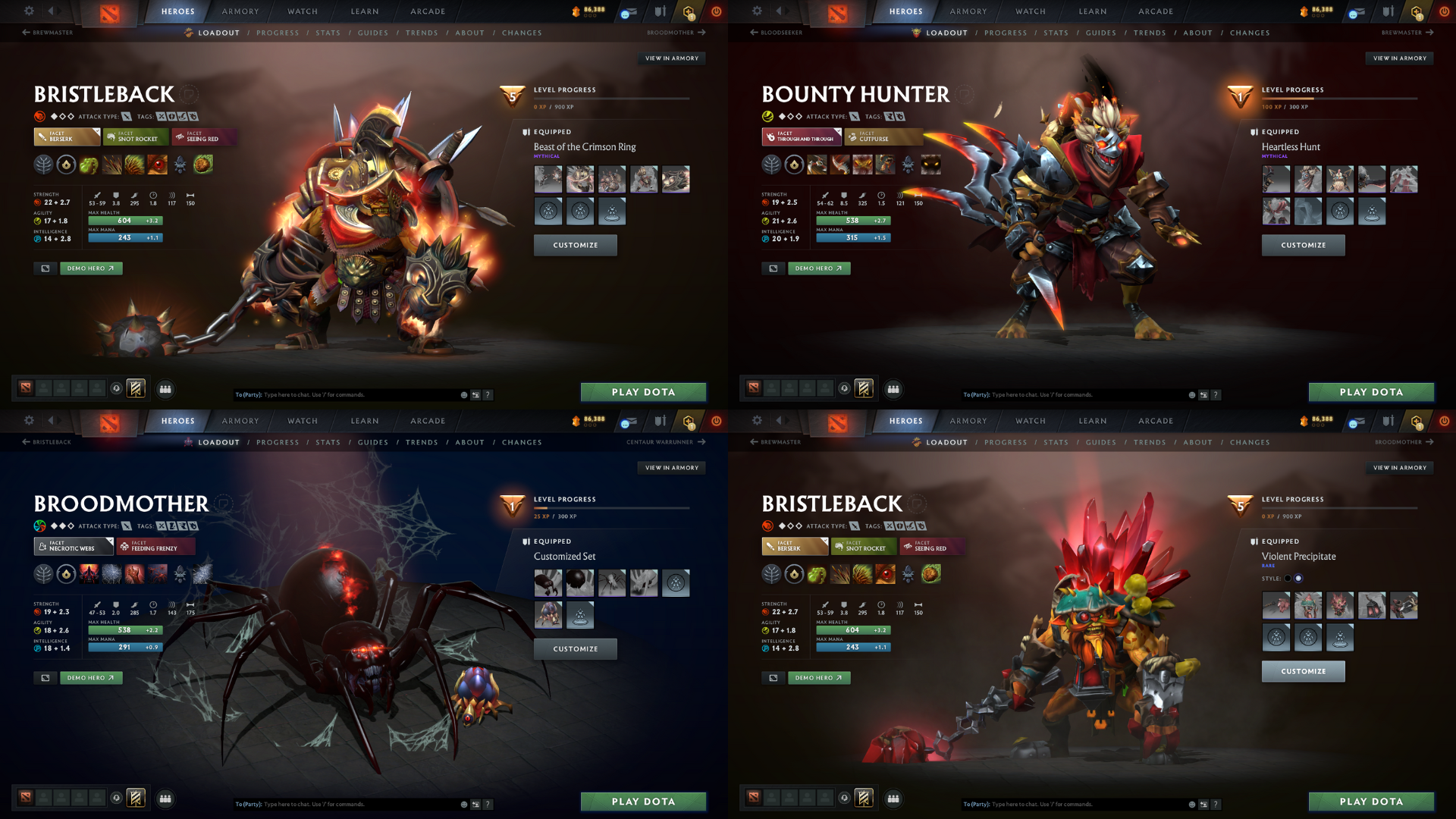1456x819 pixels.
Task: Switch Violent Precipitate to the second style
Action: (1299, 578)
